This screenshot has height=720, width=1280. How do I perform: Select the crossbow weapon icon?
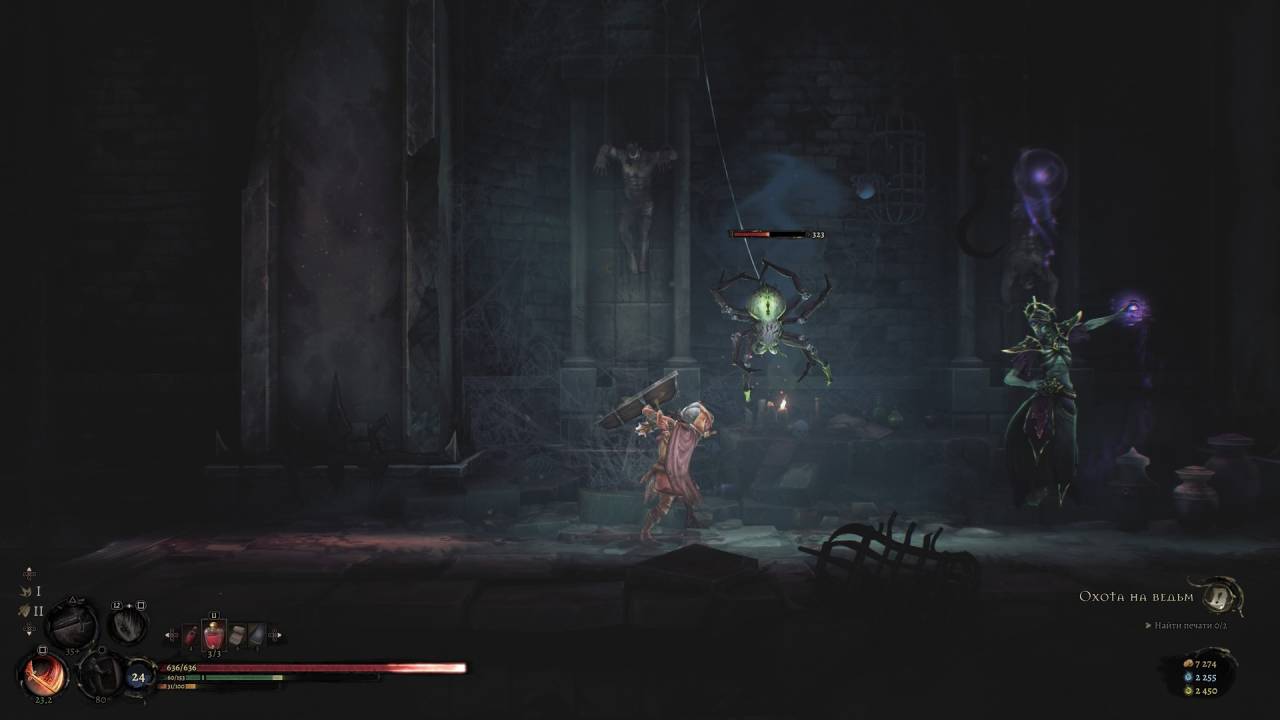tap(72, 625)
